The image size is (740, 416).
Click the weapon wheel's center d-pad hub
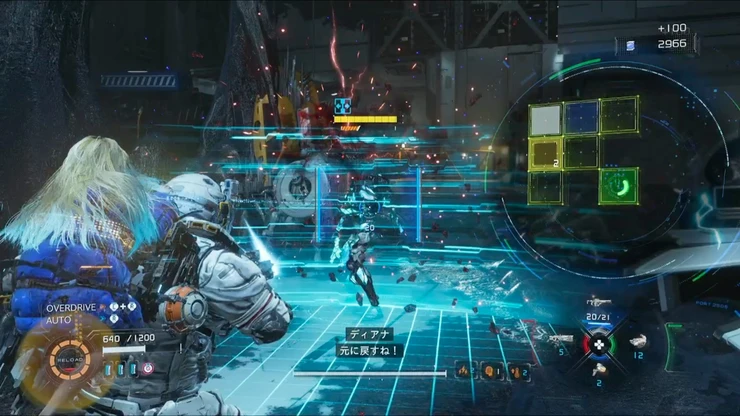[x=600, y=341]
